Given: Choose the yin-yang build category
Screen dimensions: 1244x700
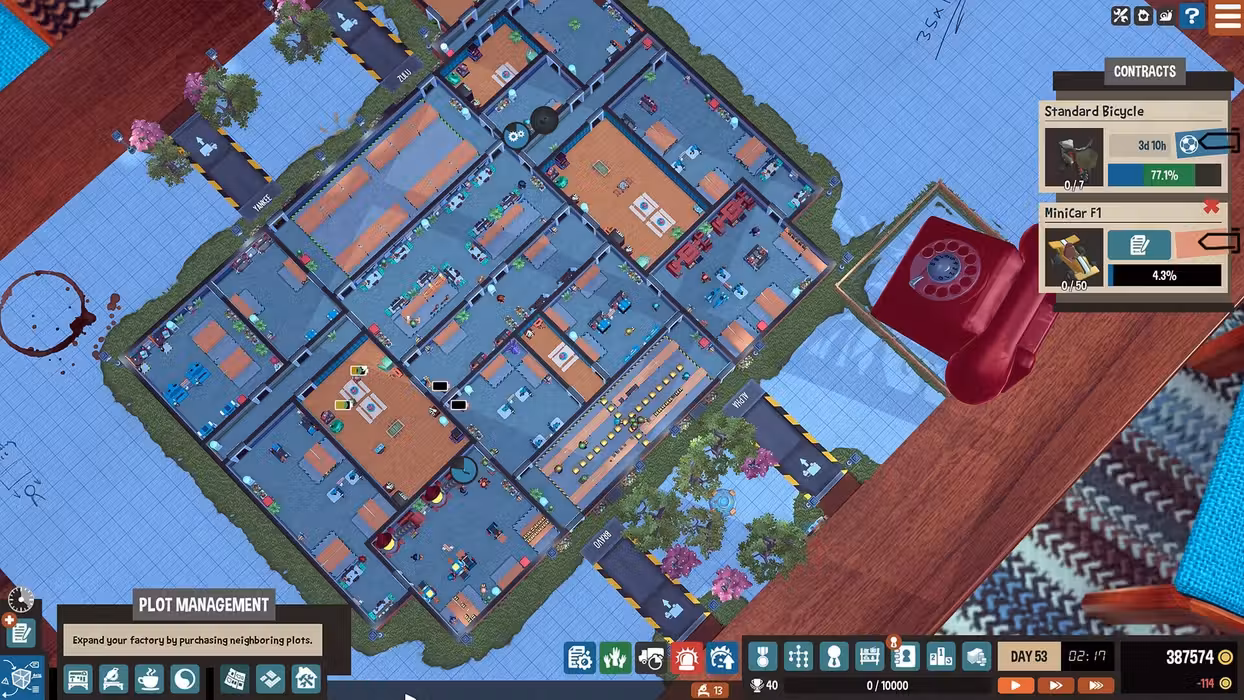Looking at the screenshot, I should [184, 679].
